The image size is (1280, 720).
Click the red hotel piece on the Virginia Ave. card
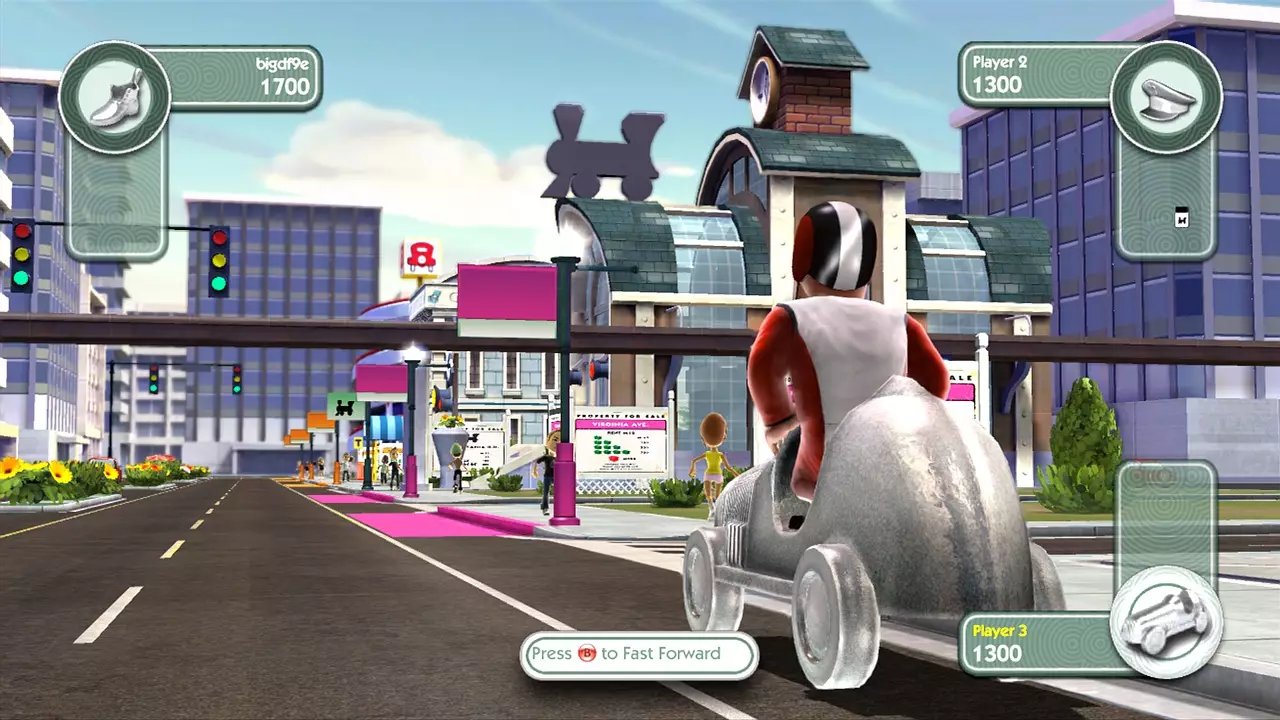point(613,458)
